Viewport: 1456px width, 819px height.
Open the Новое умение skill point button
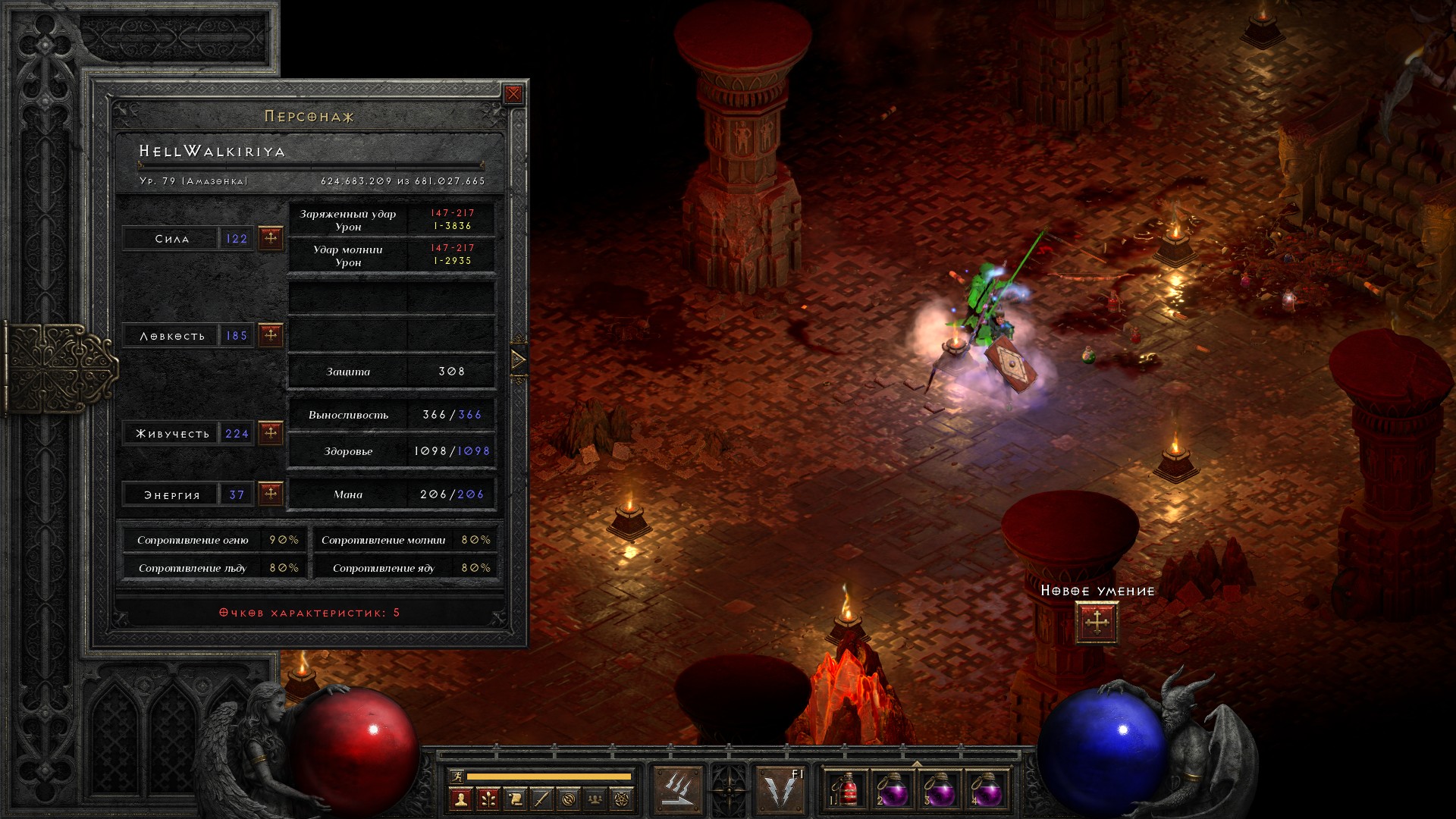[1097, 623]
